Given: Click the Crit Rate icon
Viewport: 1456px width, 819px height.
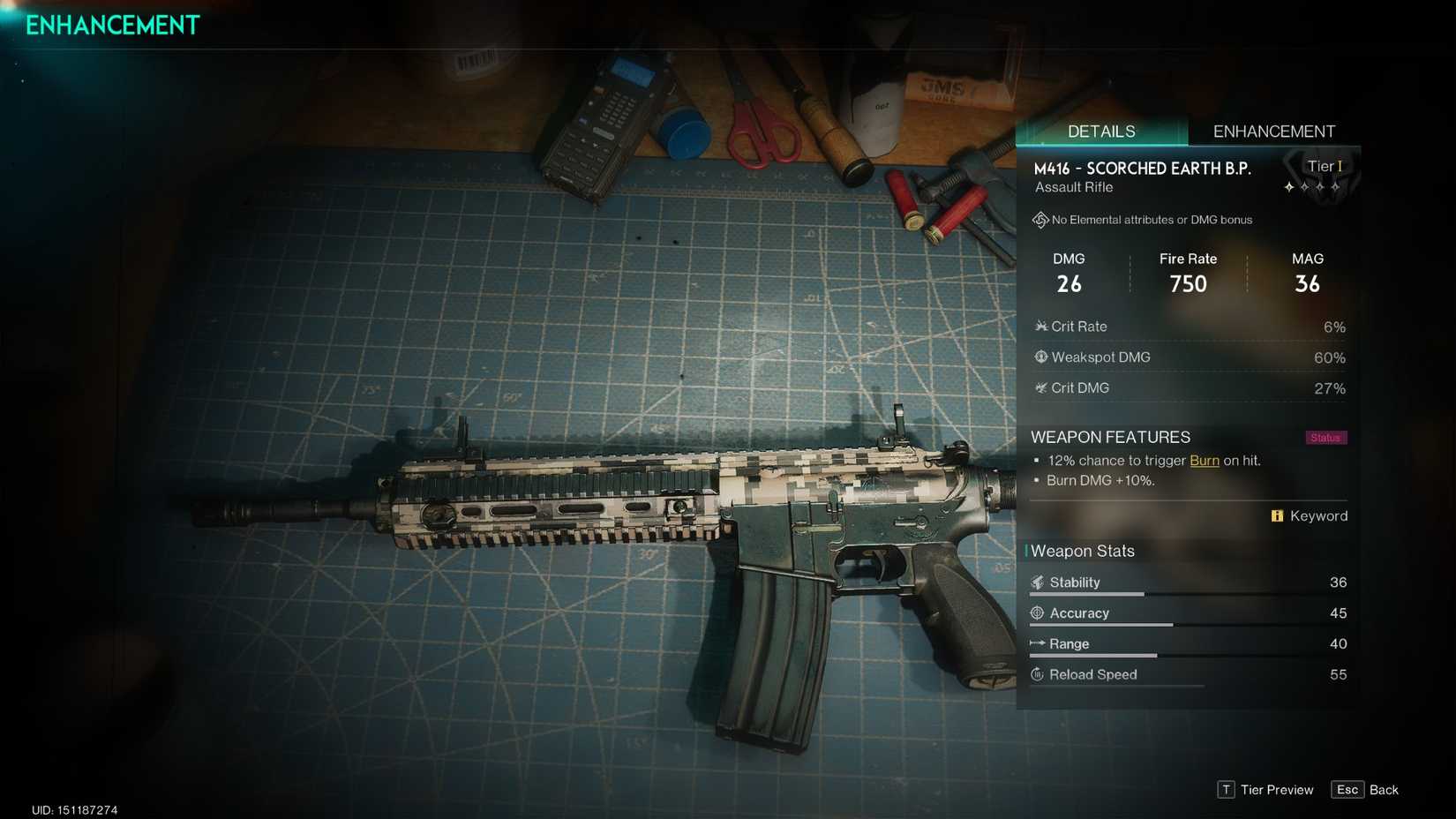Looking at the screenshot, I should click(1042, 327).
